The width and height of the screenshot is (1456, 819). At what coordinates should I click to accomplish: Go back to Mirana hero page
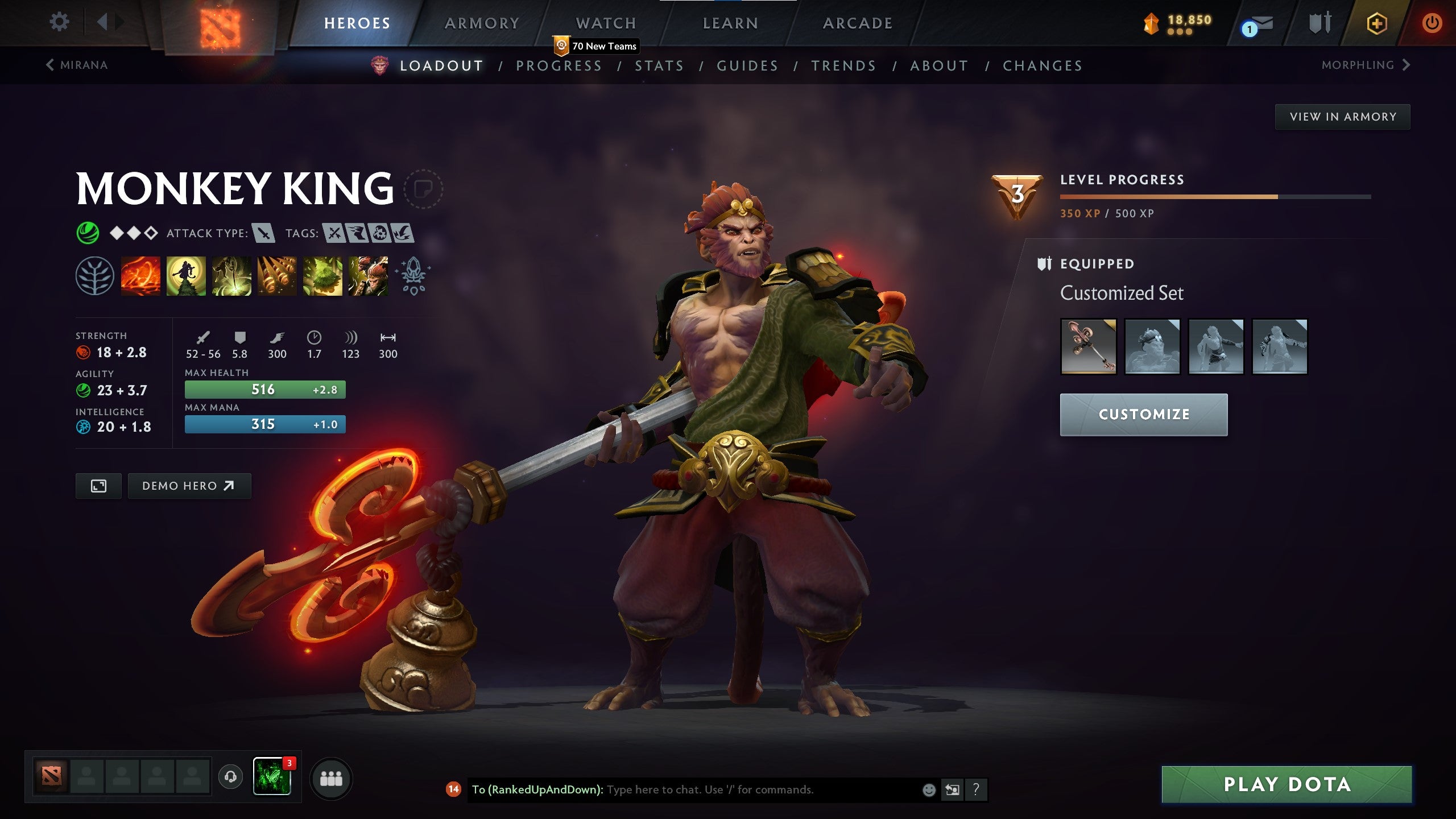click(x=76, y=65)
